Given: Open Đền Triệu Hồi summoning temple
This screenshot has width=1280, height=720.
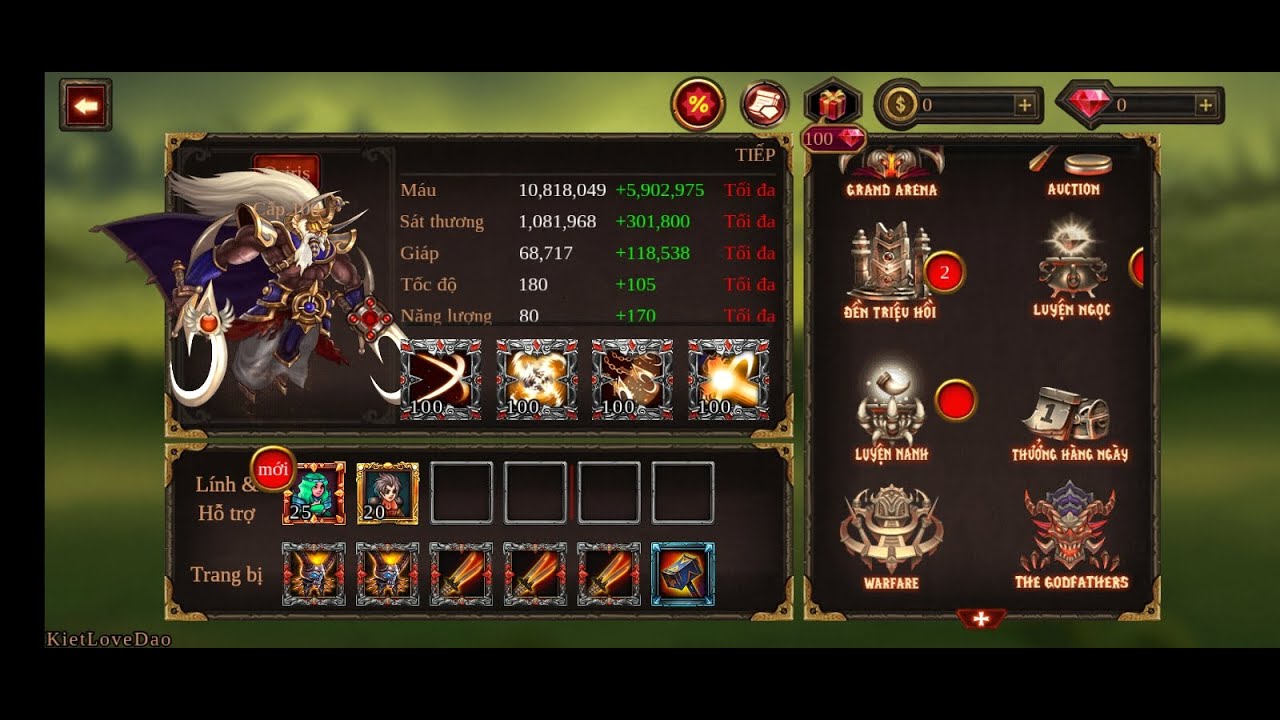Looking at the screenshot, I should point(890,271).
